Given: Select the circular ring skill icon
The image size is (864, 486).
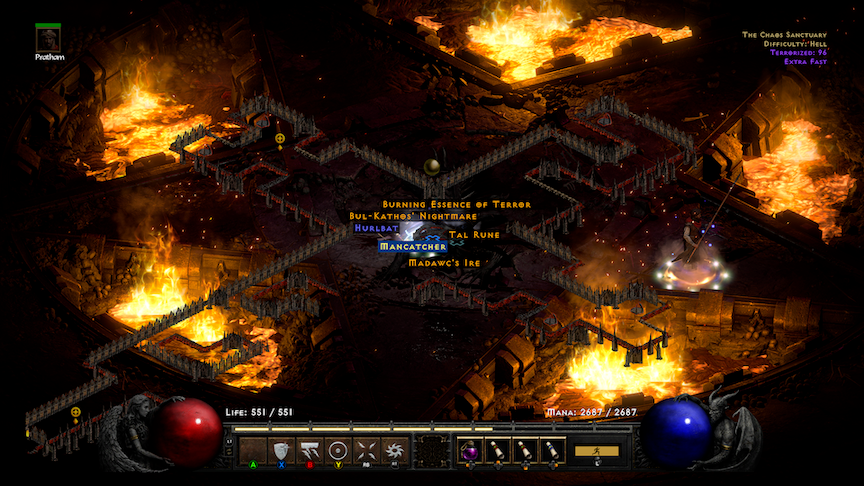Looking at the screenshot, I should pos(337,451).
